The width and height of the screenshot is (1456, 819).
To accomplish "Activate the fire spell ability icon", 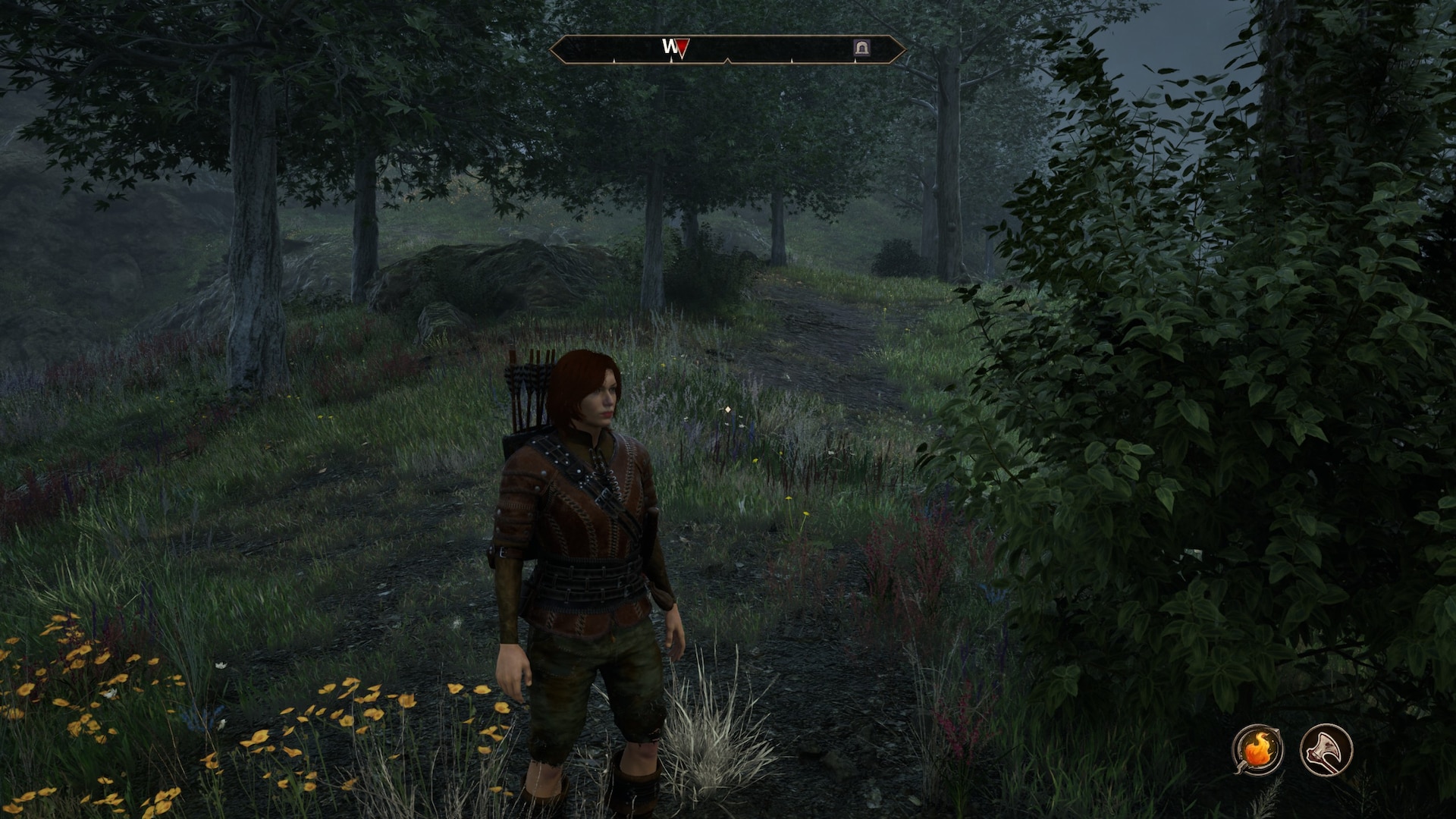I will [1257, 749].
